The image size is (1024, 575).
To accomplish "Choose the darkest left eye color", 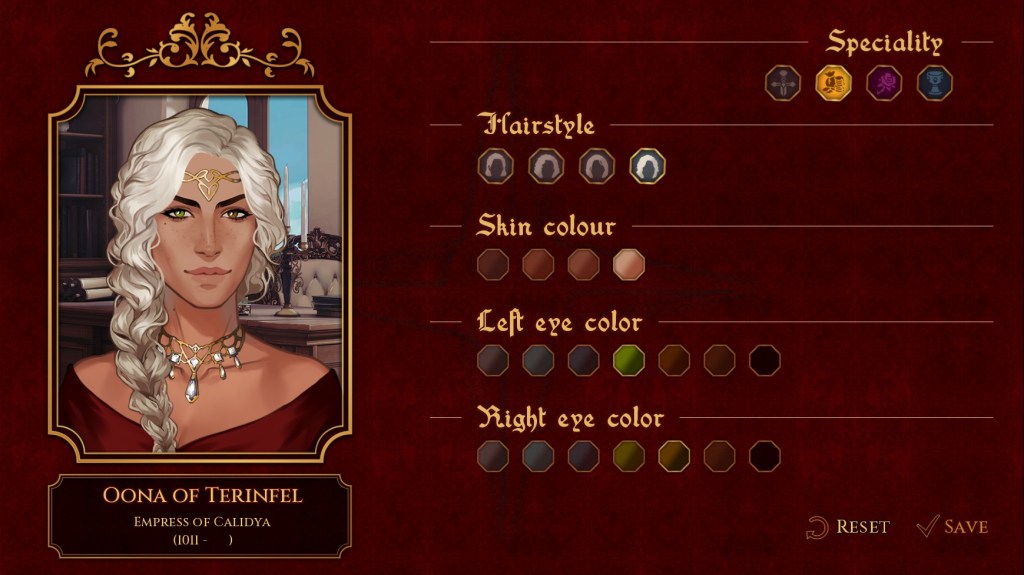I will pos(765,360).
